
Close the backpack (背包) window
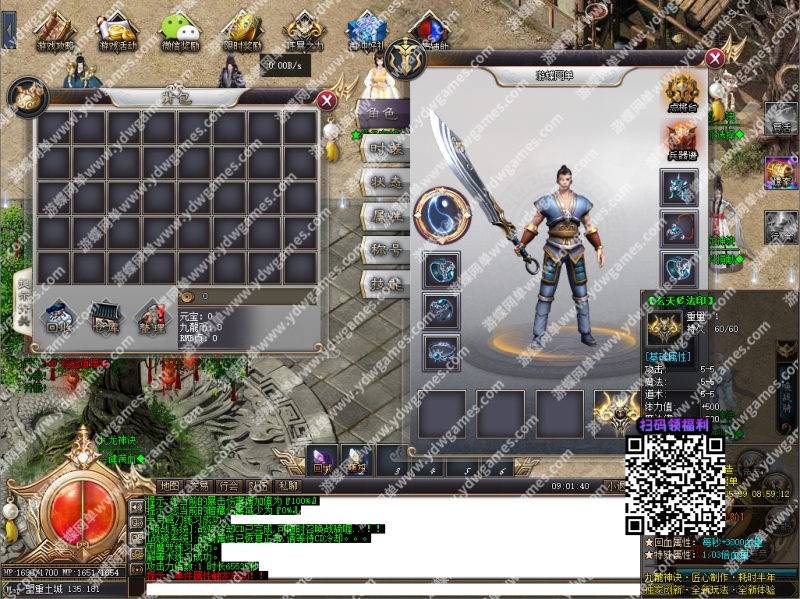coord(326,100)
